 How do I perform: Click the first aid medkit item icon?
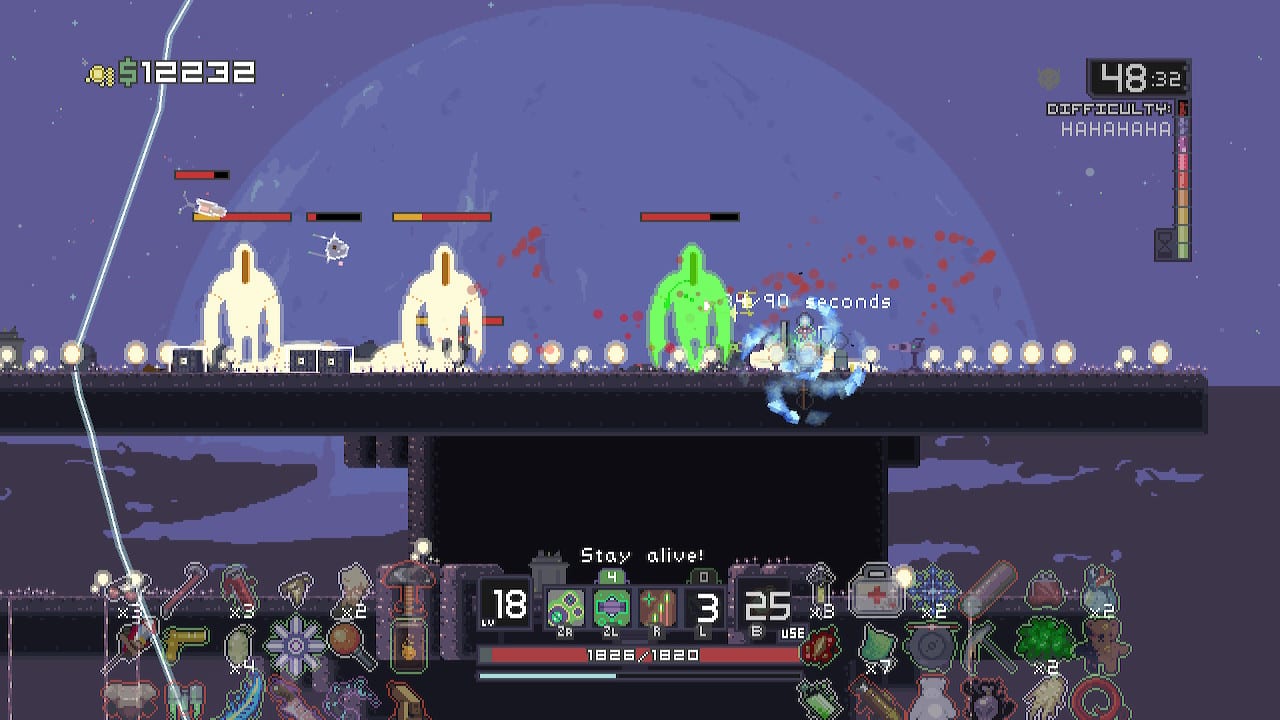(x=877, y=590)
